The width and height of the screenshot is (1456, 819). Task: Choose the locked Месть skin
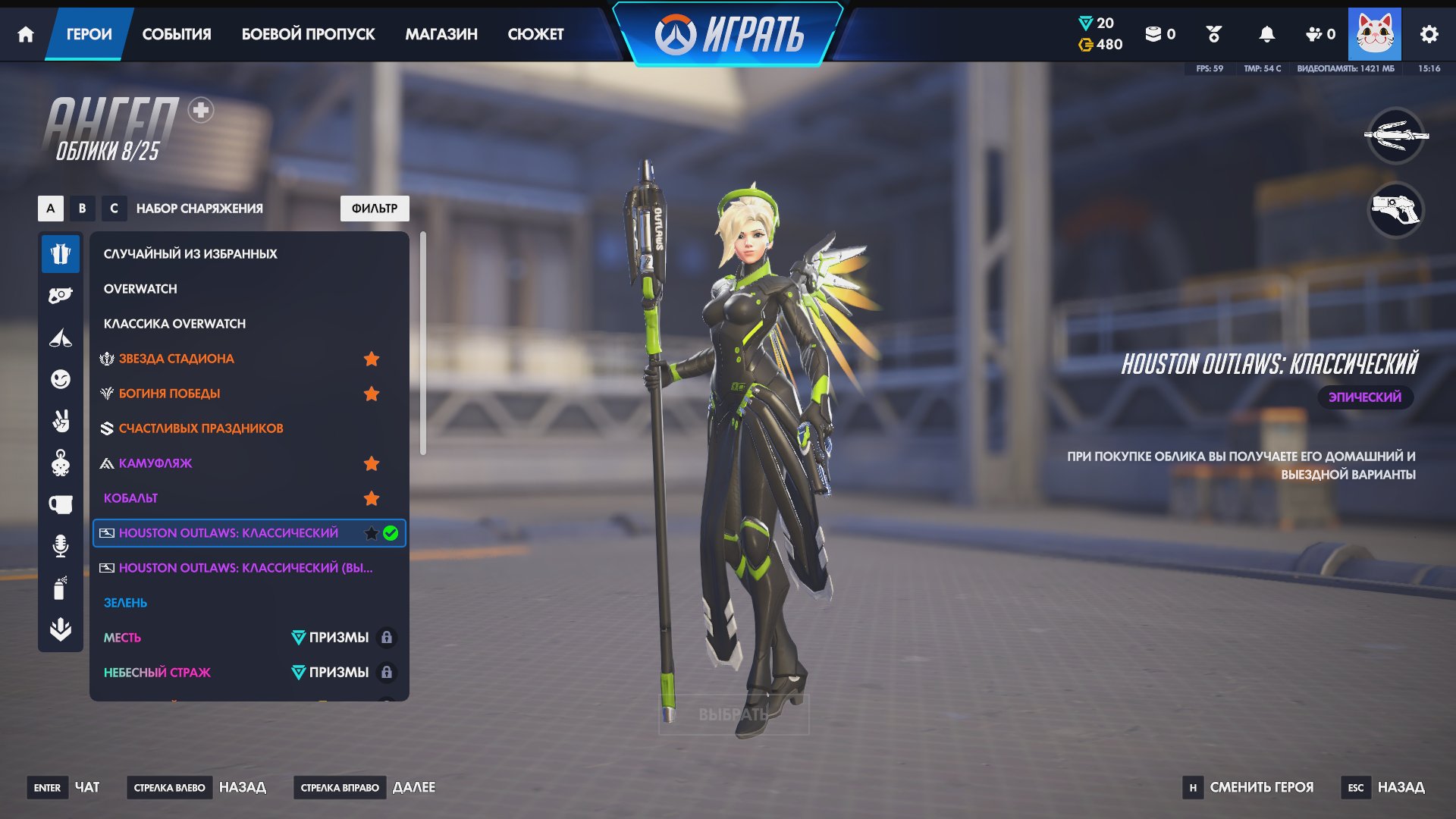click(122, 638)
